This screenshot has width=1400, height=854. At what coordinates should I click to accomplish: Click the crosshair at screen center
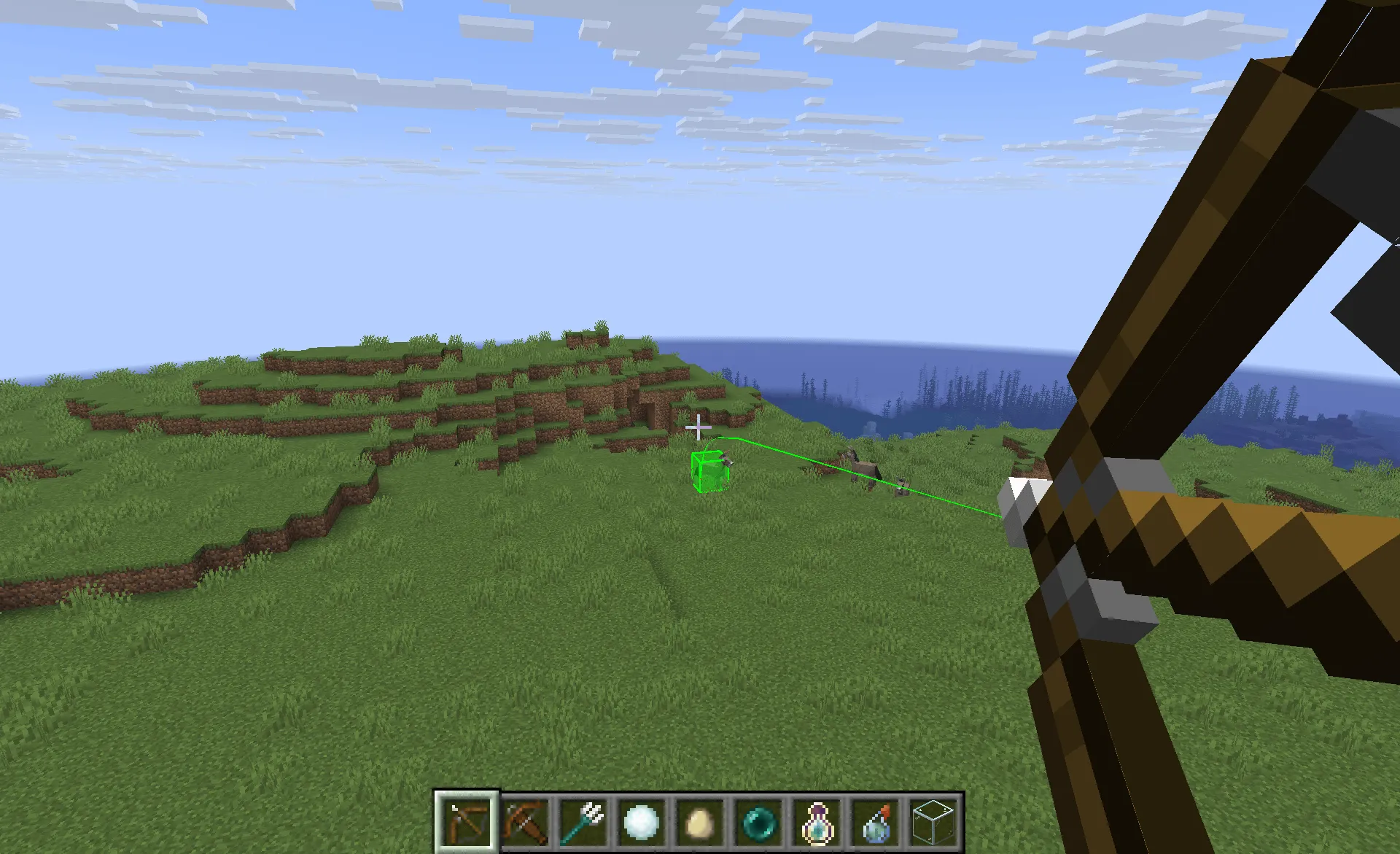tap(698, 427)
